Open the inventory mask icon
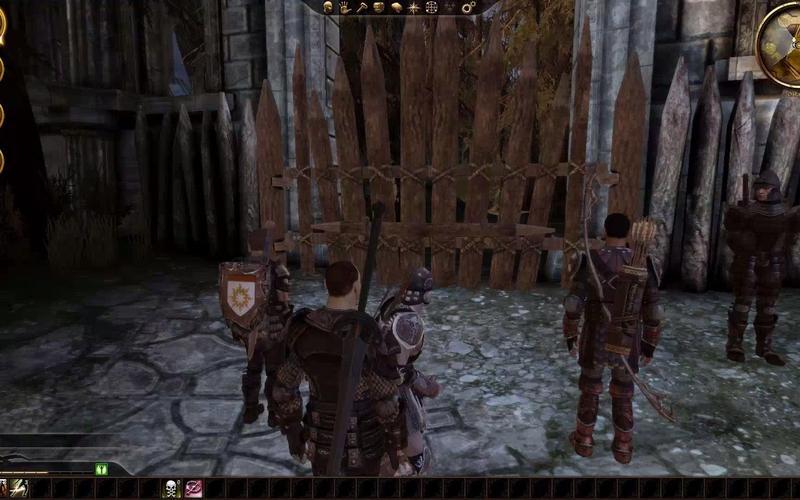The height and width of the screenshot is (500, 800). click(378, 8)
